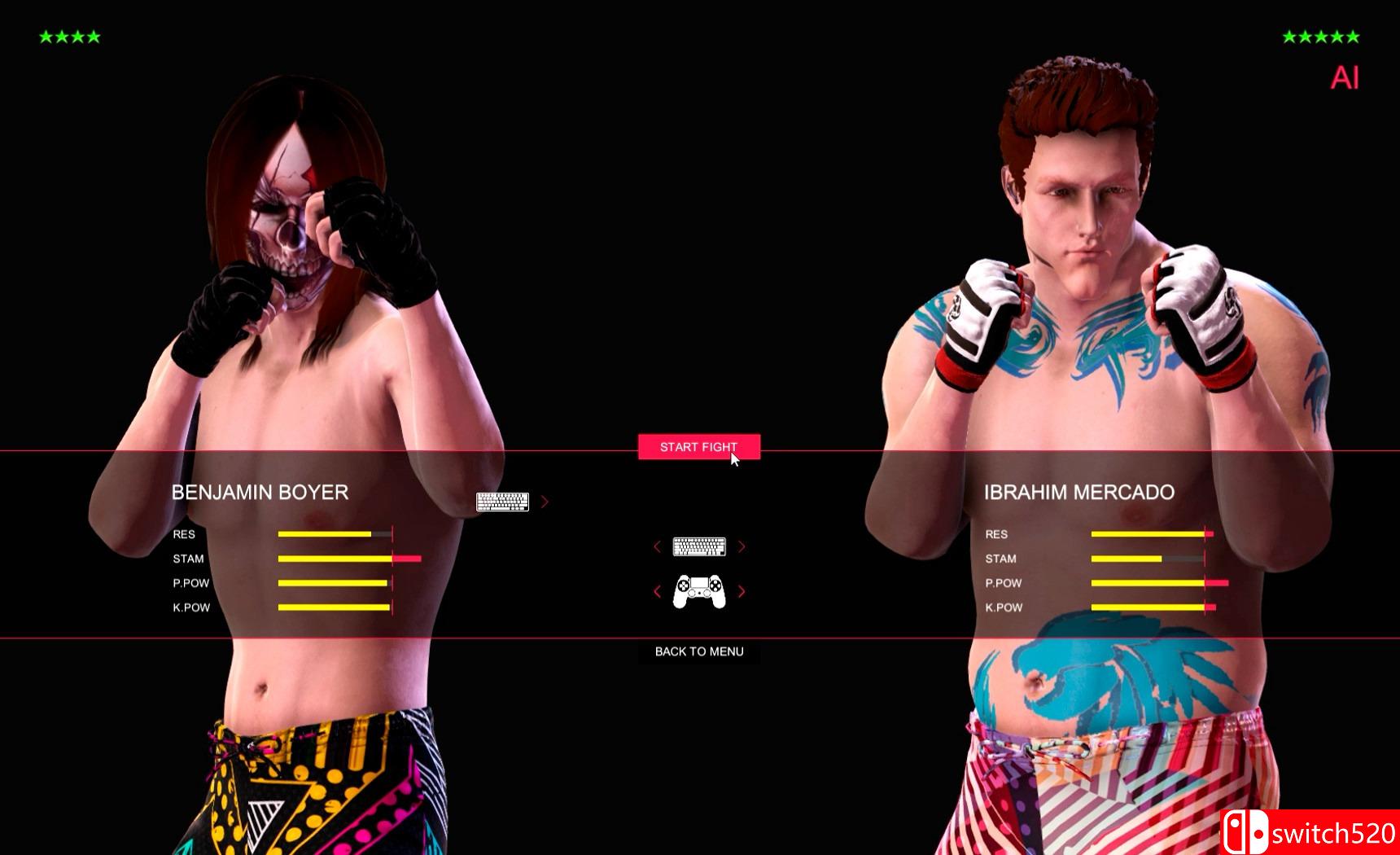This screenshot has width=1400, height=855.
Task: Click the right arrow beside Benjamin Boyer's keyboard icon
Action: coord(545,502)
